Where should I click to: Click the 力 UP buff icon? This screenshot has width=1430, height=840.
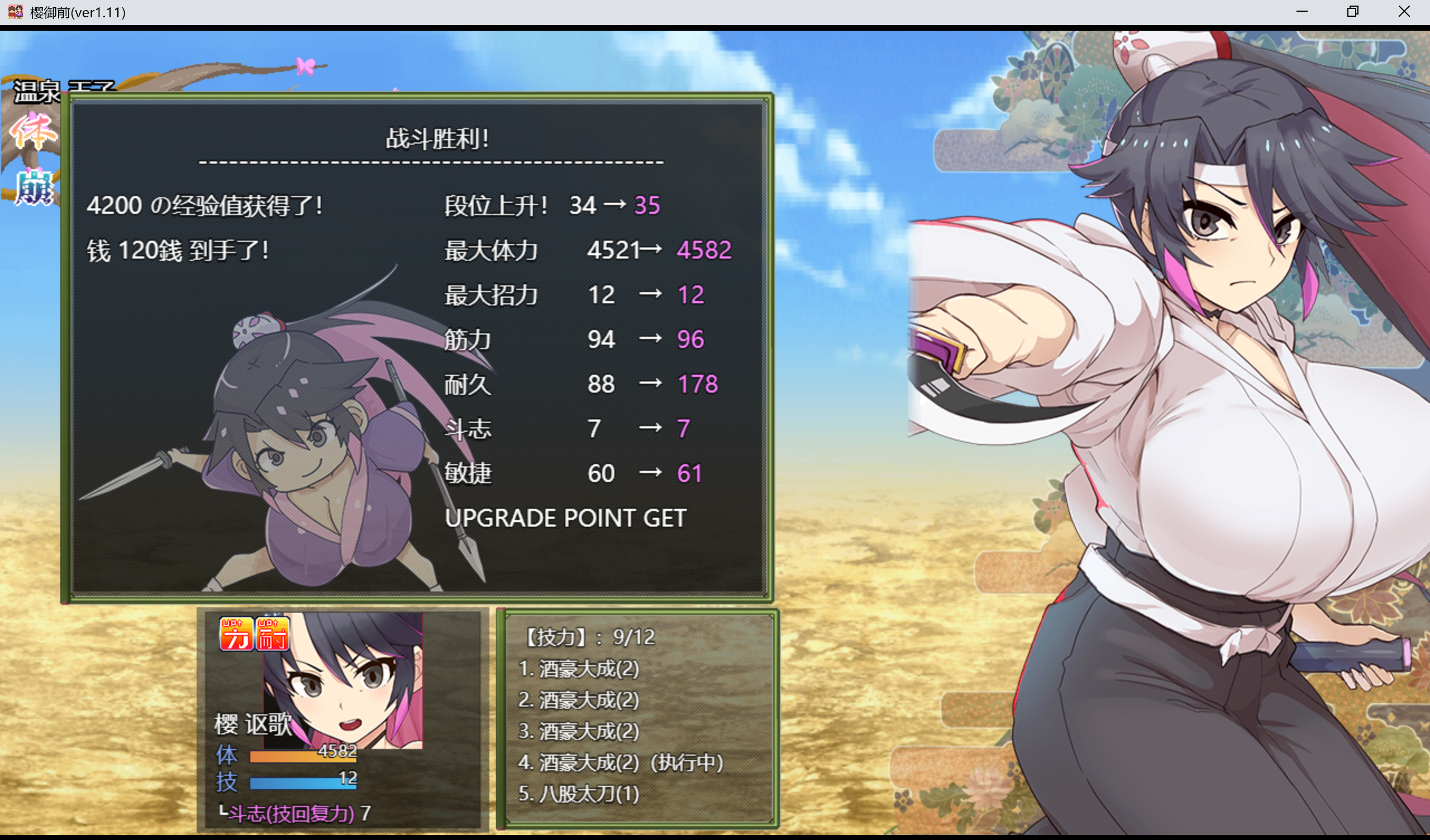[x=236, y=633]
